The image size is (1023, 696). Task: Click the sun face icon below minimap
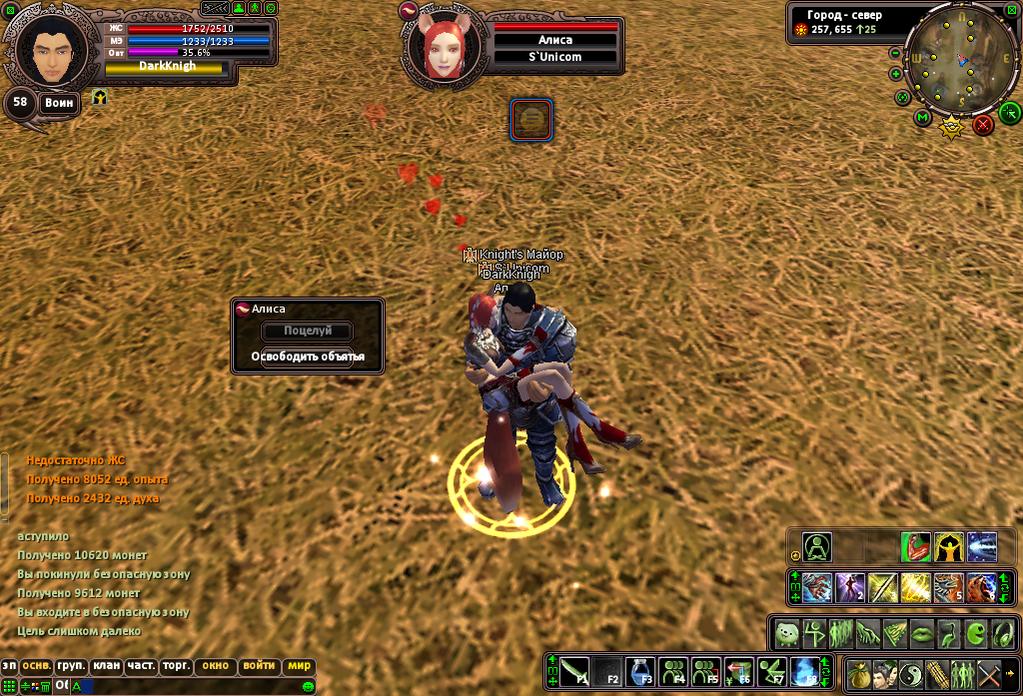(x=951, y=127)
